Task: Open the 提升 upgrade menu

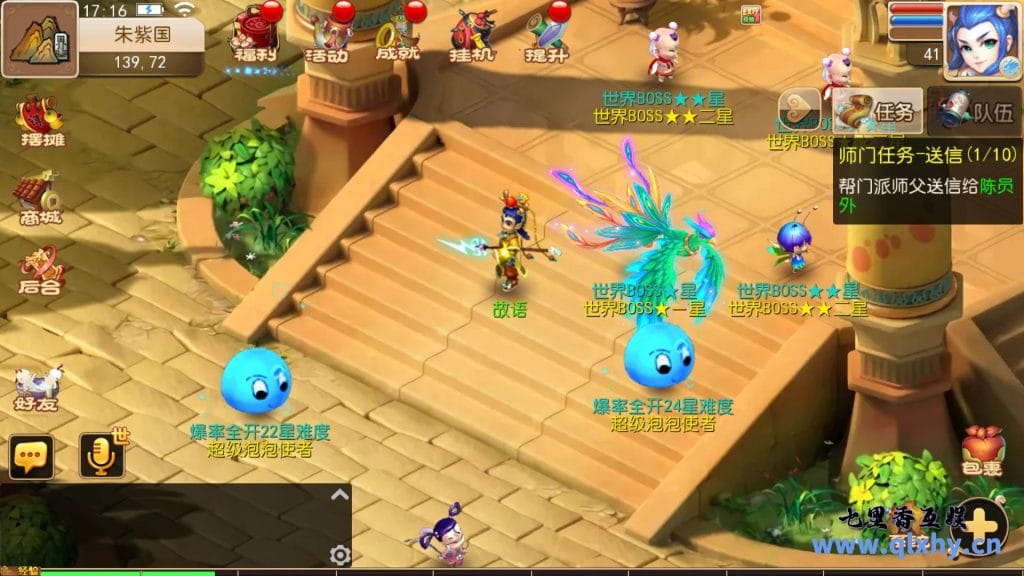Action: pos(546,35)
